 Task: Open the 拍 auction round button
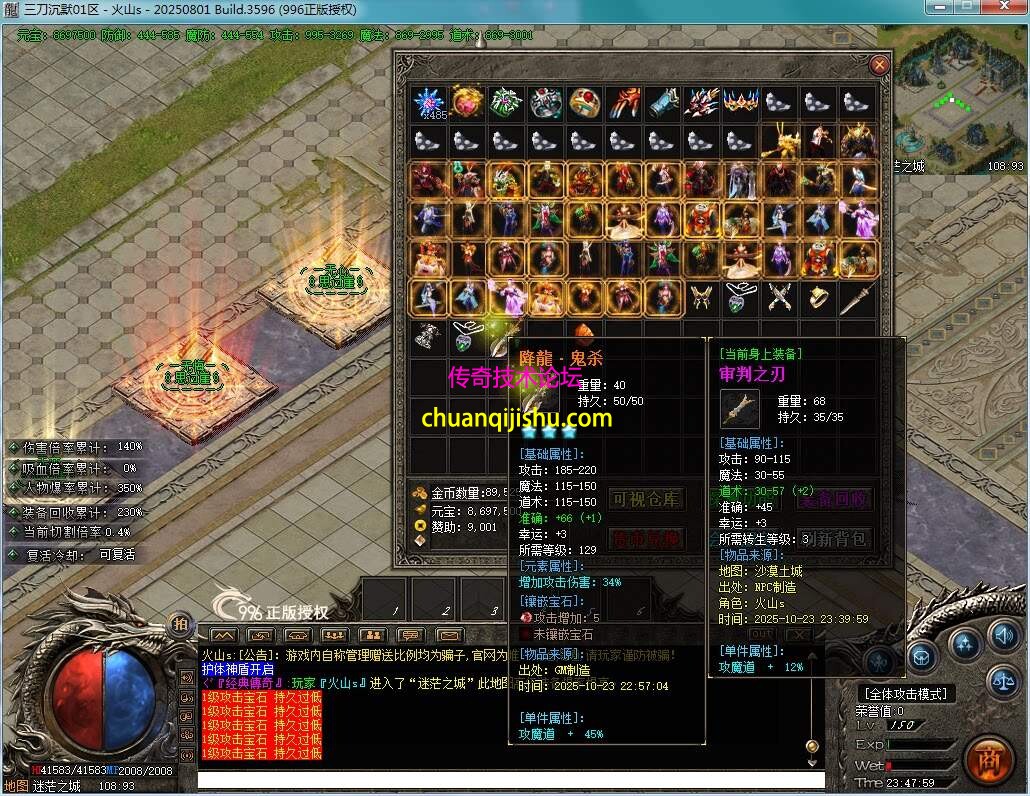click(180, 623)
